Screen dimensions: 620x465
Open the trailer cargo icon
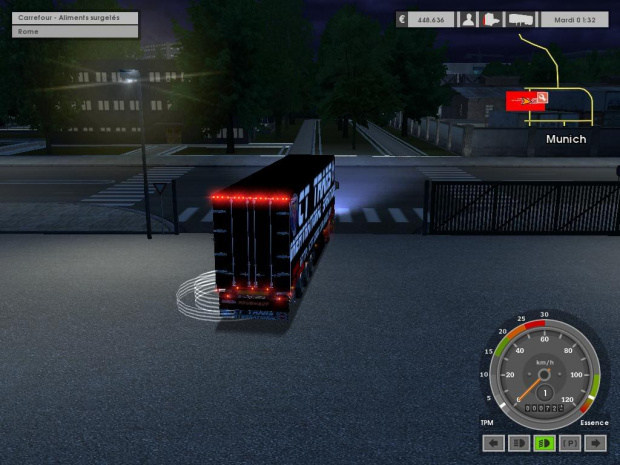521,19
